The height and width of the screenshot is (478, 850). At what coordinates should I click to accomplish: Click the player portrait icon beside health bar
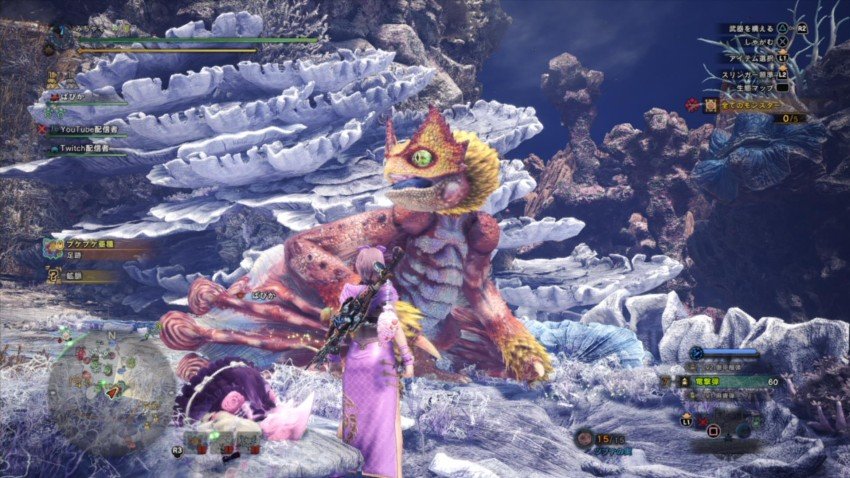(60, 38)
